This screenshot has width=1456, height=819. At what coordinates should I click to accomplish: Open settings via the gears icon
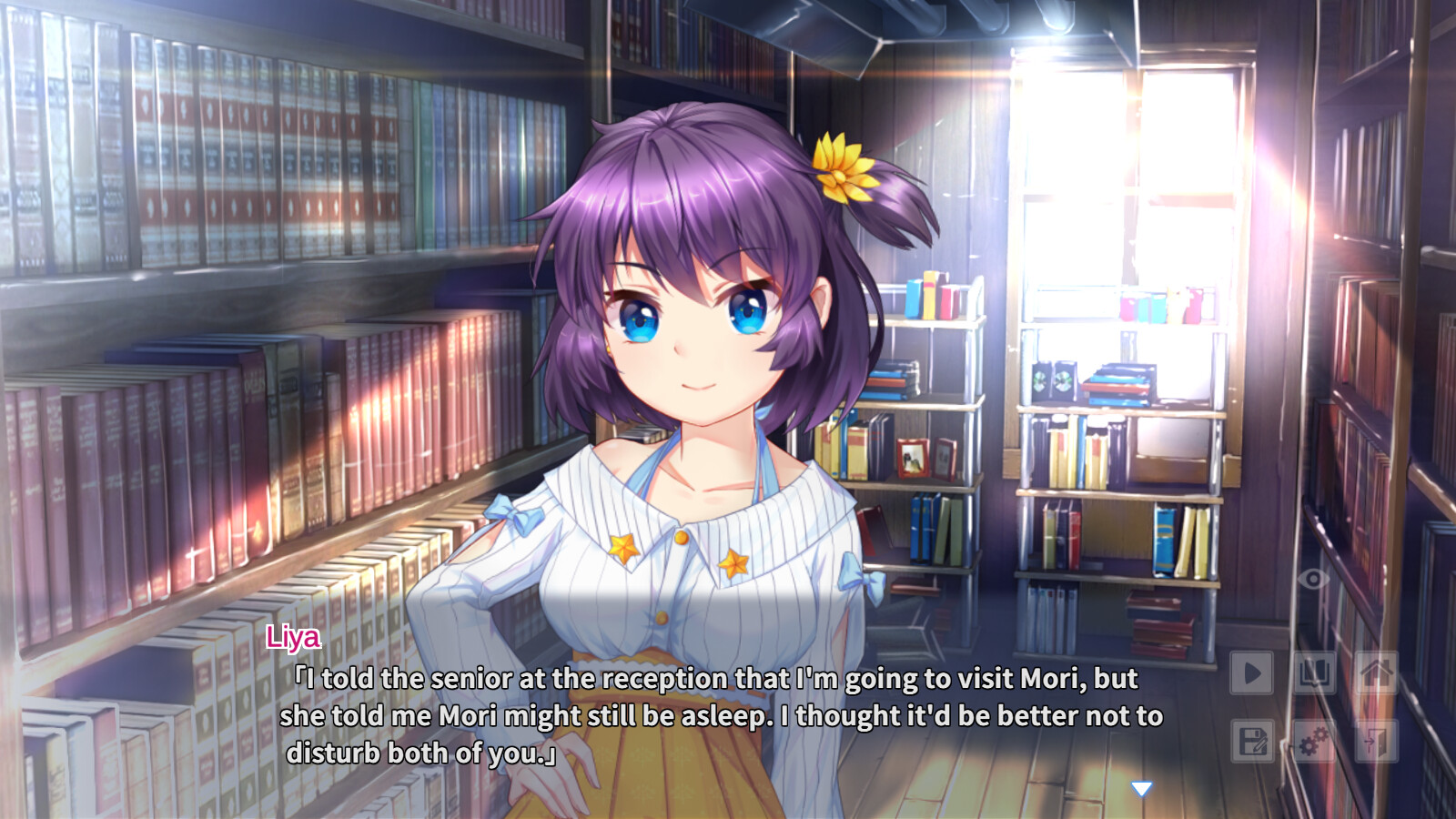point(1314,741)
